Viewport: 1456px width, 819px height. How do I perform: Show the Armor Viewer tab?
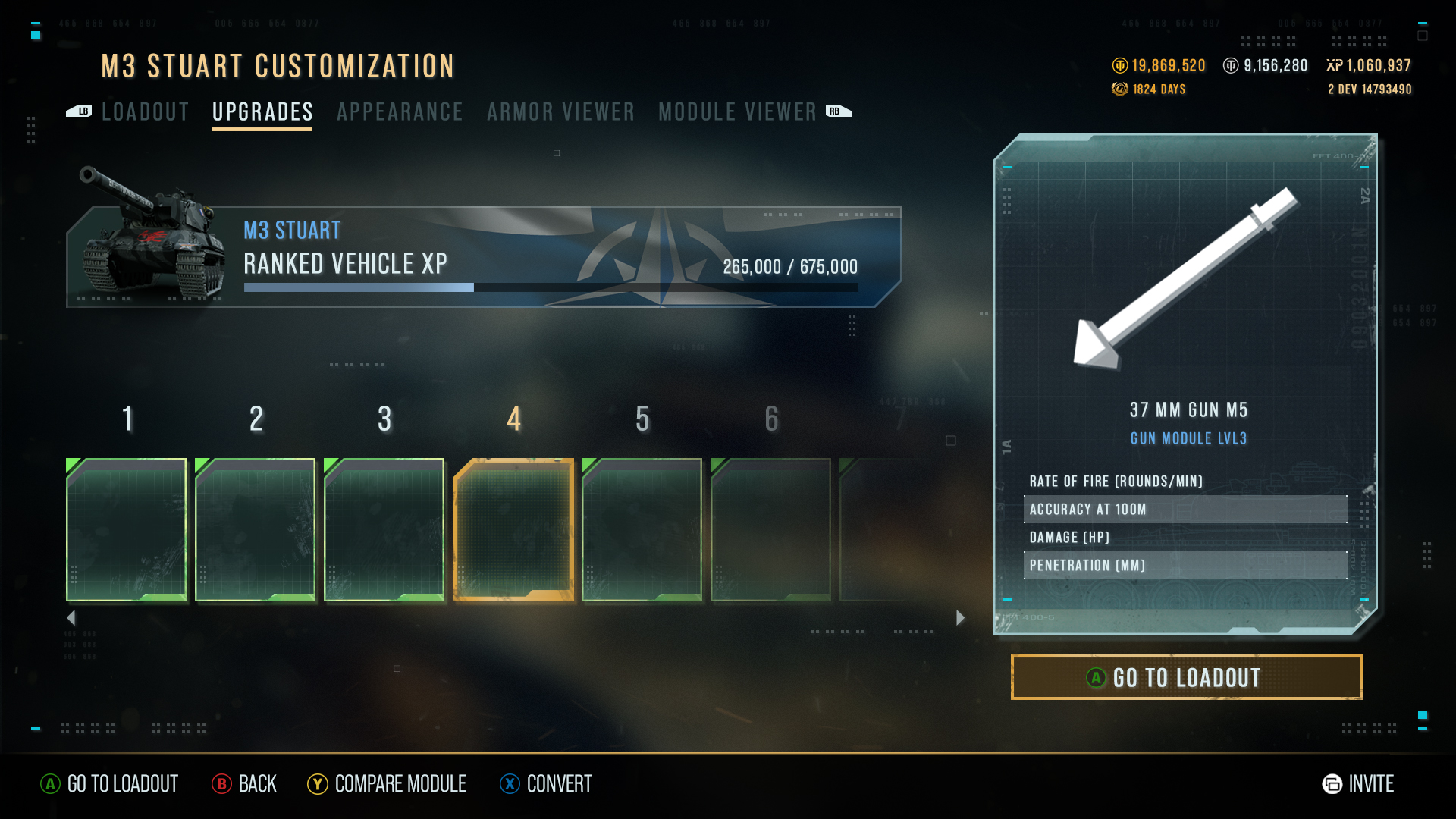tap(560, 112)
